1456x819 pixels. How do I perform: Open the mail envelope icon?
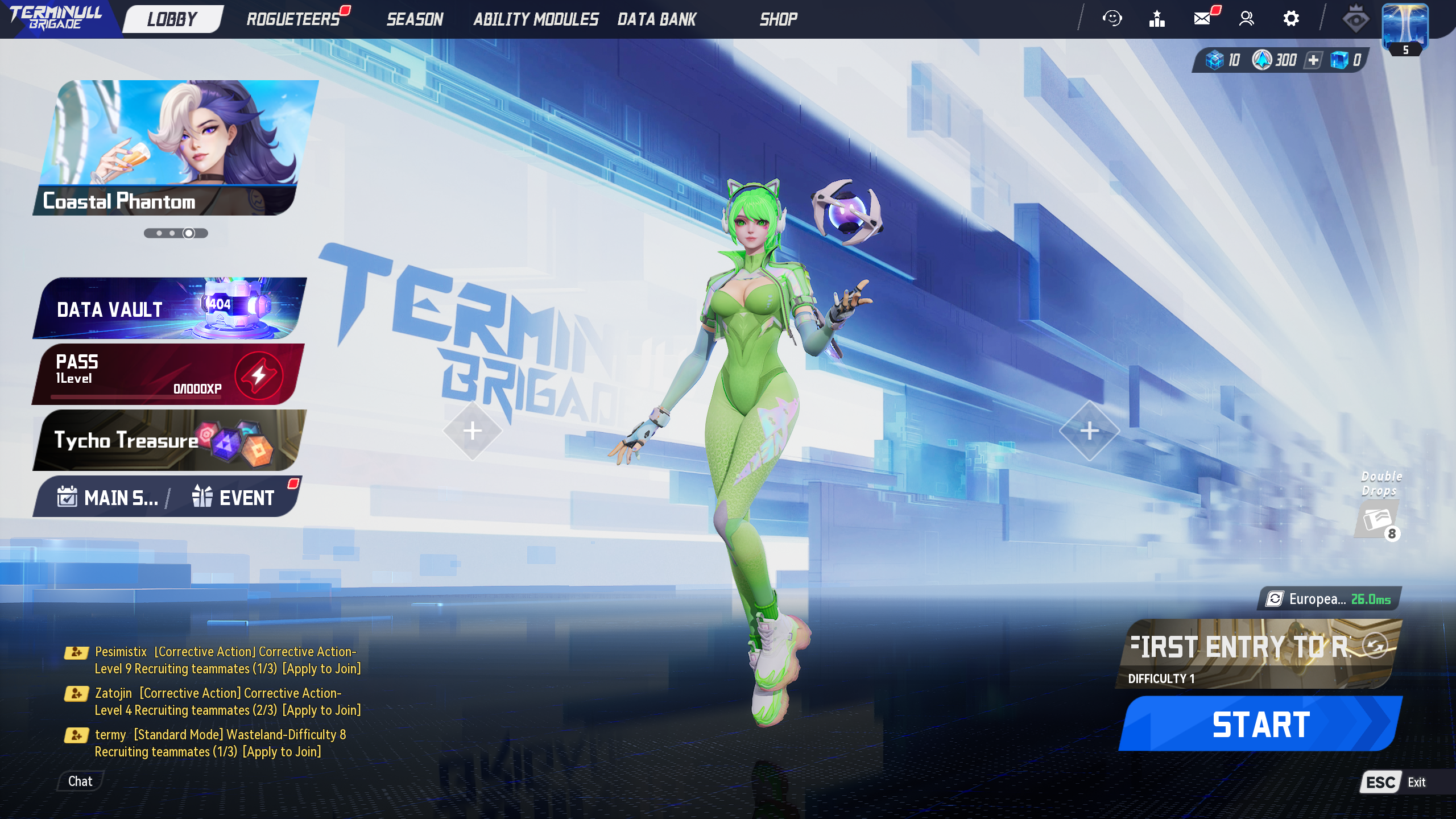[x=1202, y=19]
